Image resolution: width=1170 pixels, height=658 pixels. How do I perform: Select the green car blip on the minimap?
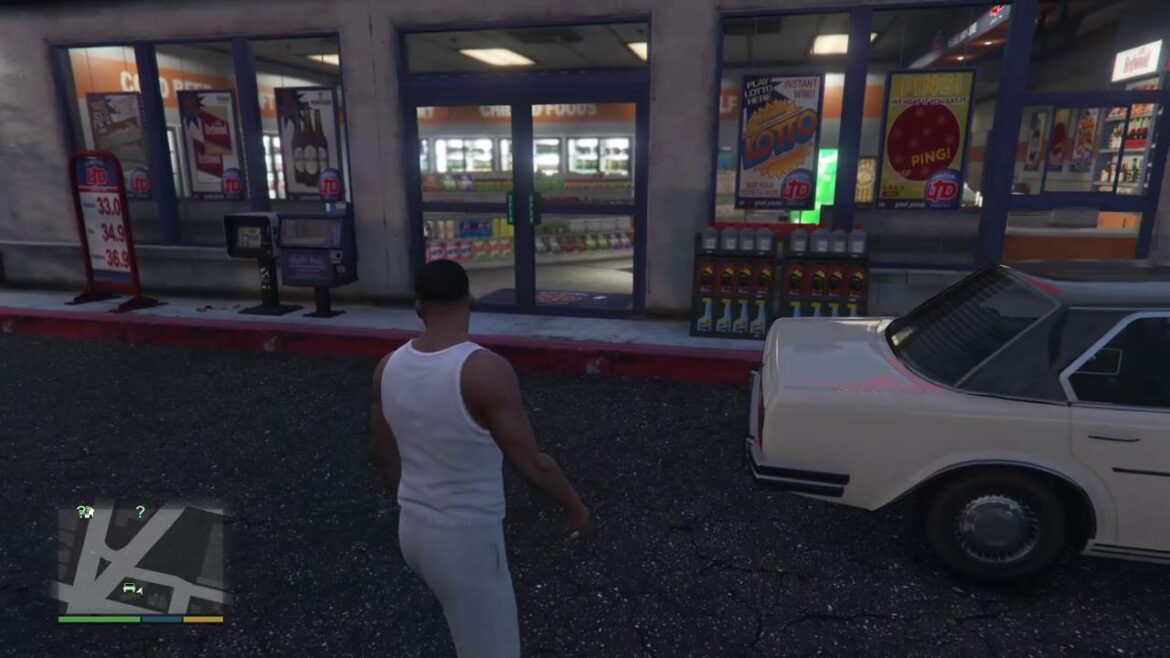(129, 587)
